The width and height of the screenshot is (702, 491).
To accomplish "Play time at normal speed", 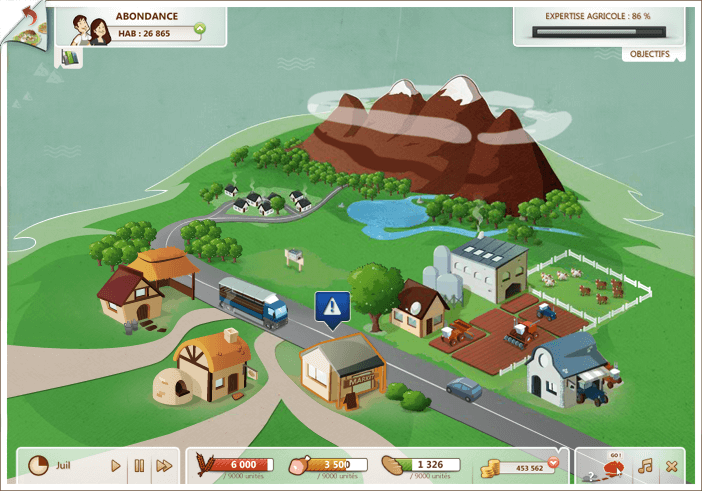I will (116, 465).
